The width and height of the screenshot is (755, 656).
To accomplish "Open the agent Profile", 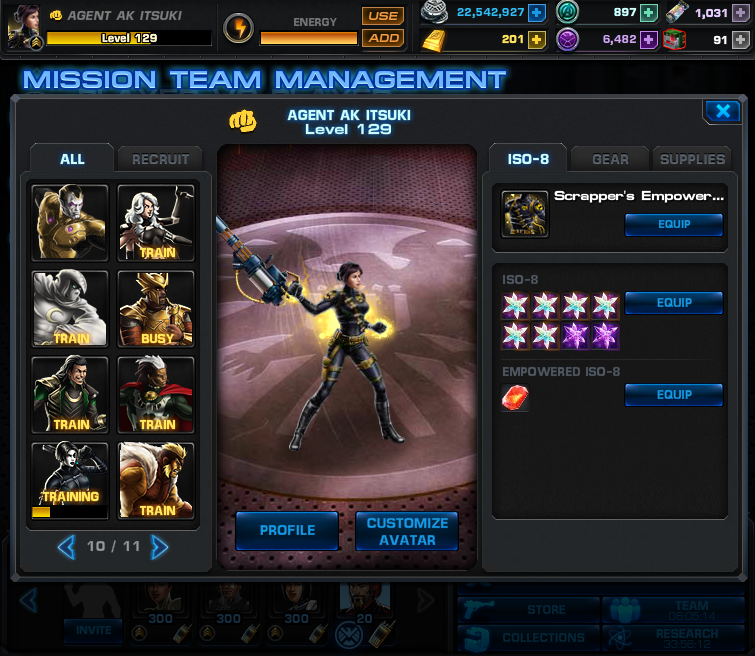I will pyautogui.click(x=287, y=530).
